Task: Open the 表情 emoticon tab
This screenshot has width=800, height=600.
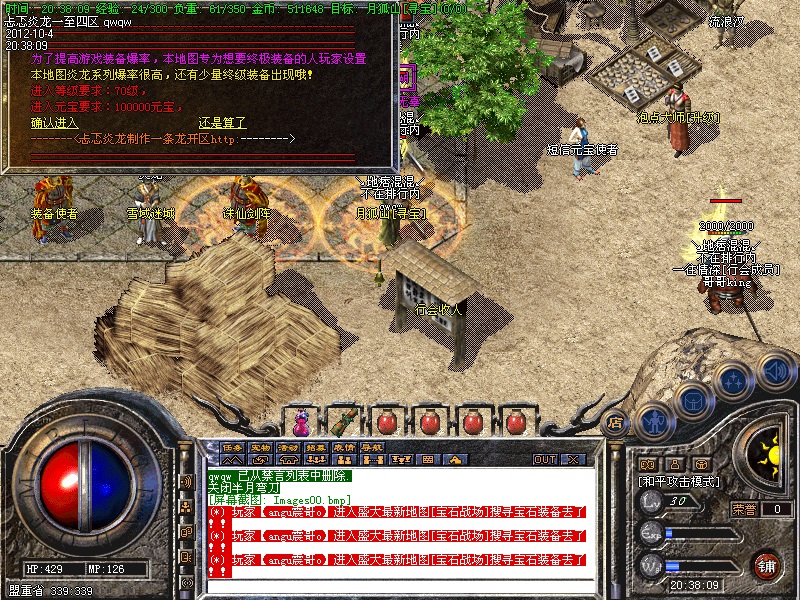Action: tap(345, 446)
